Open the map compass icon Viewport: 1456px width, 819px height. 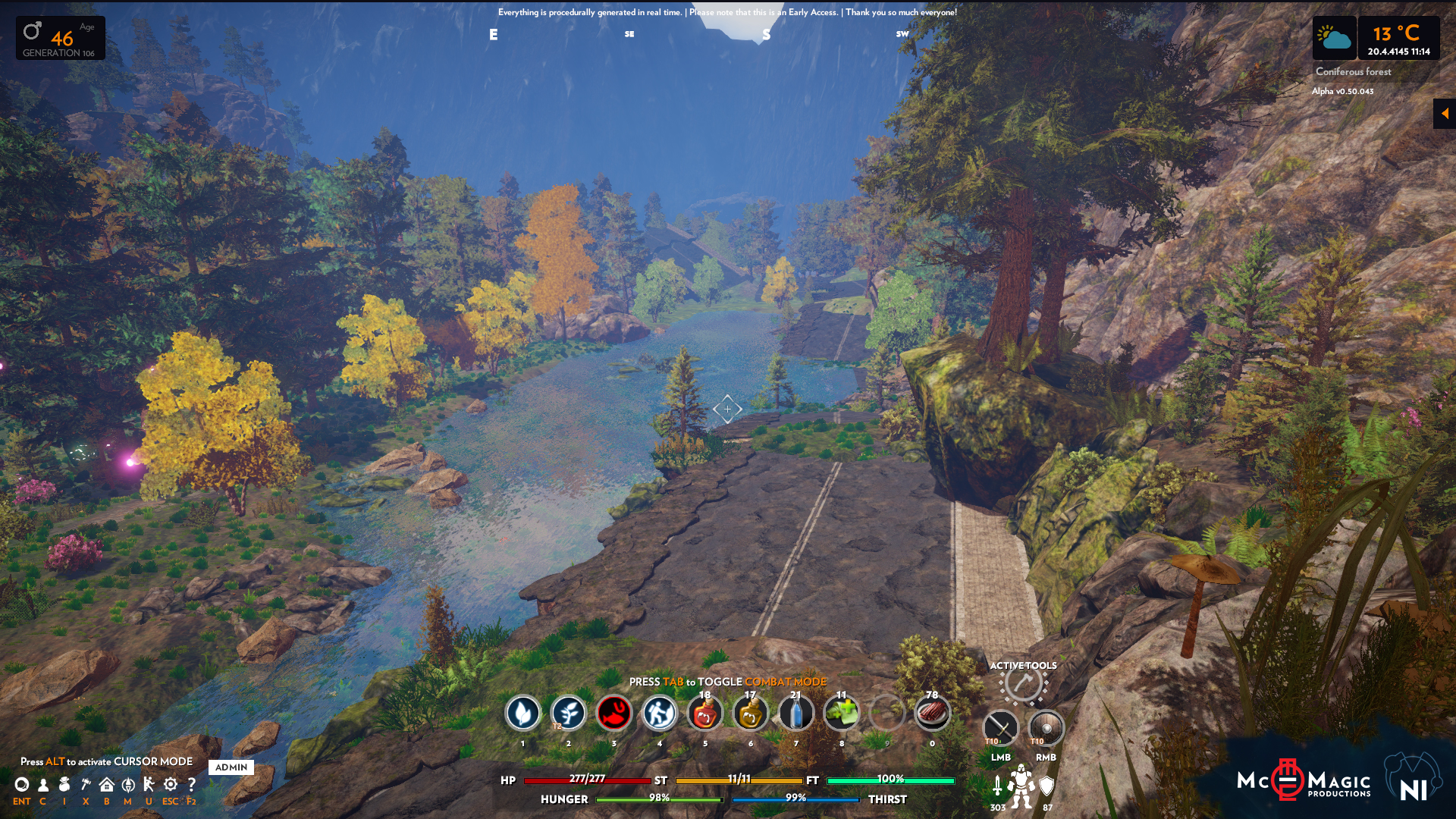pyautogui.click(x=128, y=785)
